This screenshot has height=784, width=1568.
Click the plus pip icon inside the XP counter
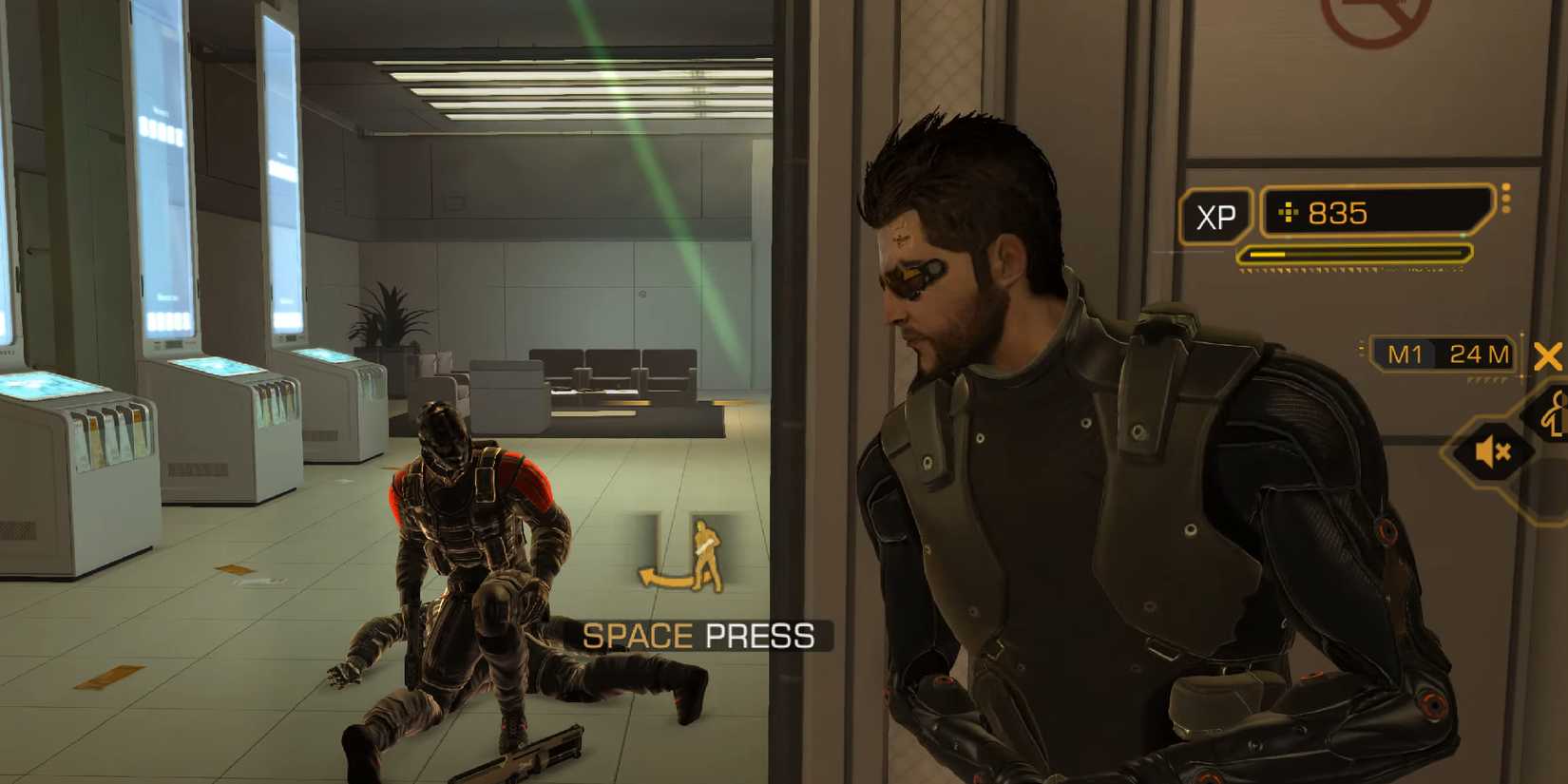tap(1289, 212)
